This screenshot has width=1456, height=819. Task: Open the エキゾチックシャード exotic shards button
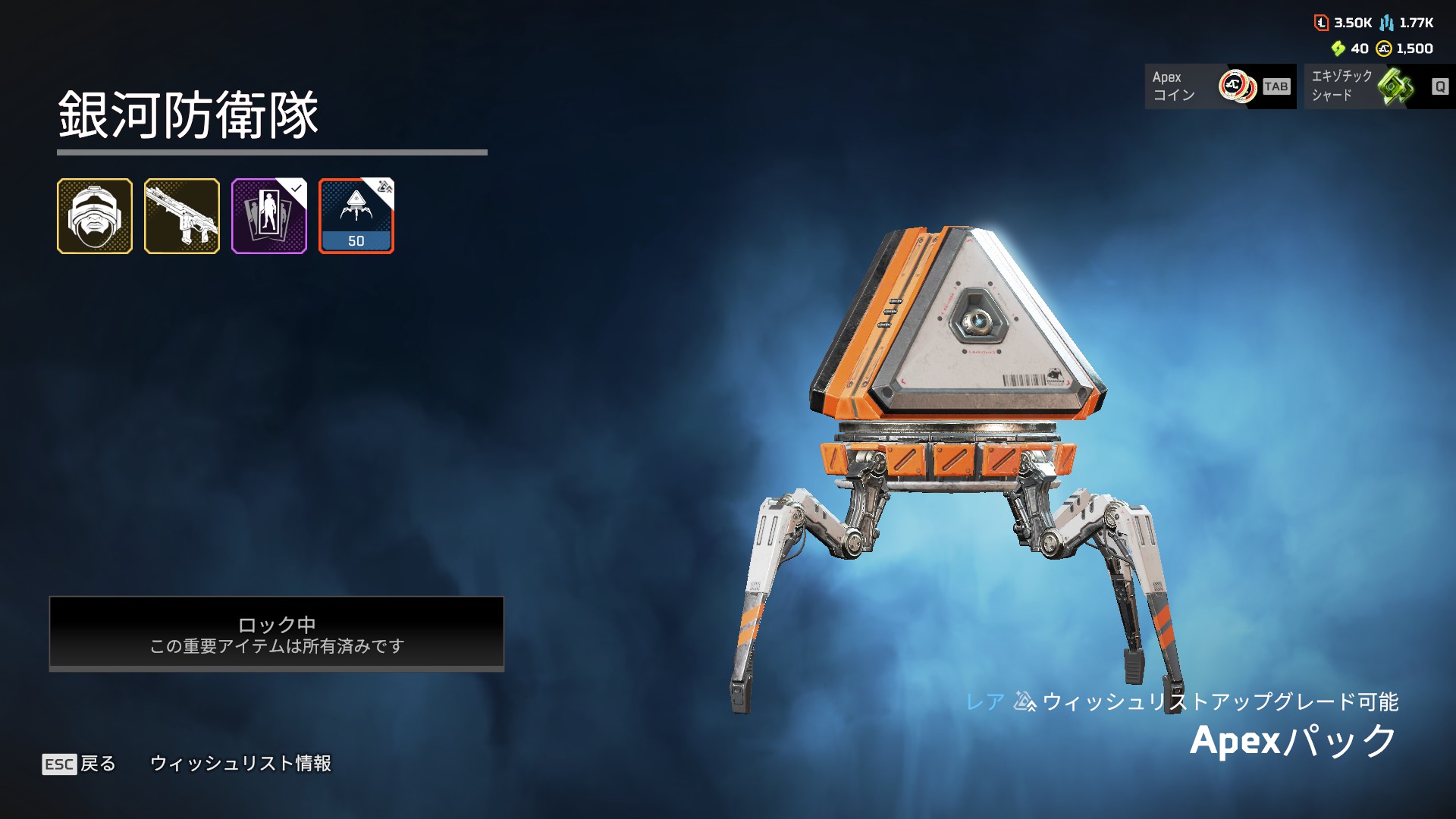click(1379, 86)
